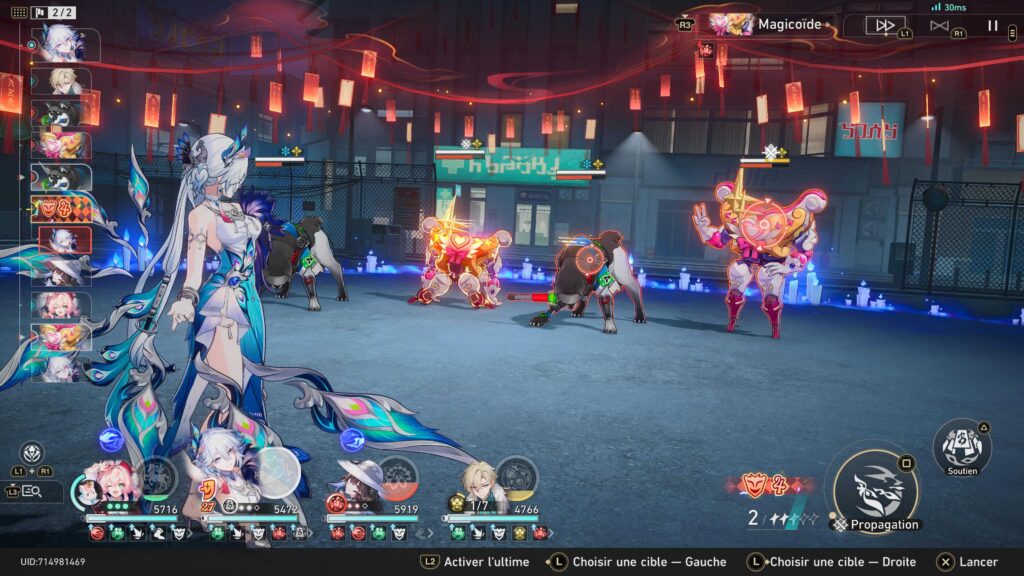Viewport: 1024px width, 576px height.
Task: Select the top portrait in turn order
Action: (61, 45)
